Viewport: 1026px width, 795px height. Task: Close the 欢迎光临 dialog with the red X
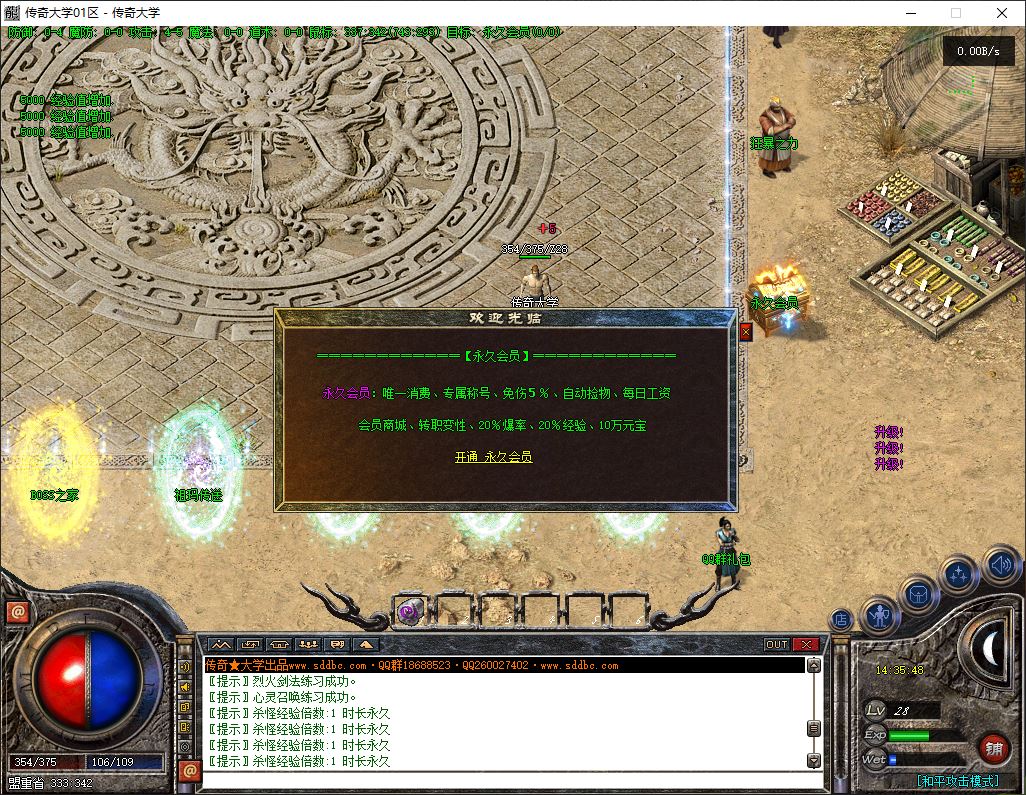point(745,332)
